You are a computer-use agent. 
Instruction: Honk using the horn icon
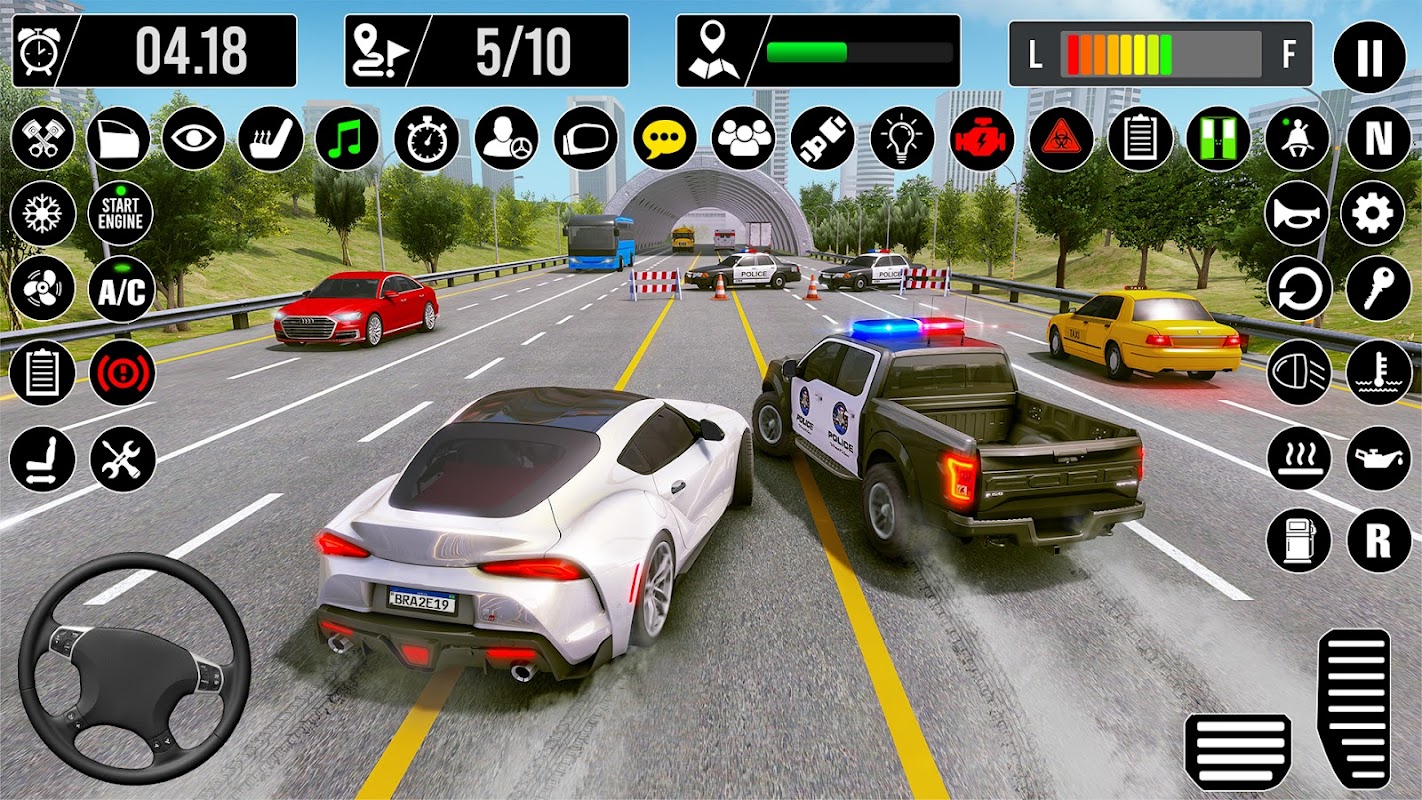click(1298, 214)
